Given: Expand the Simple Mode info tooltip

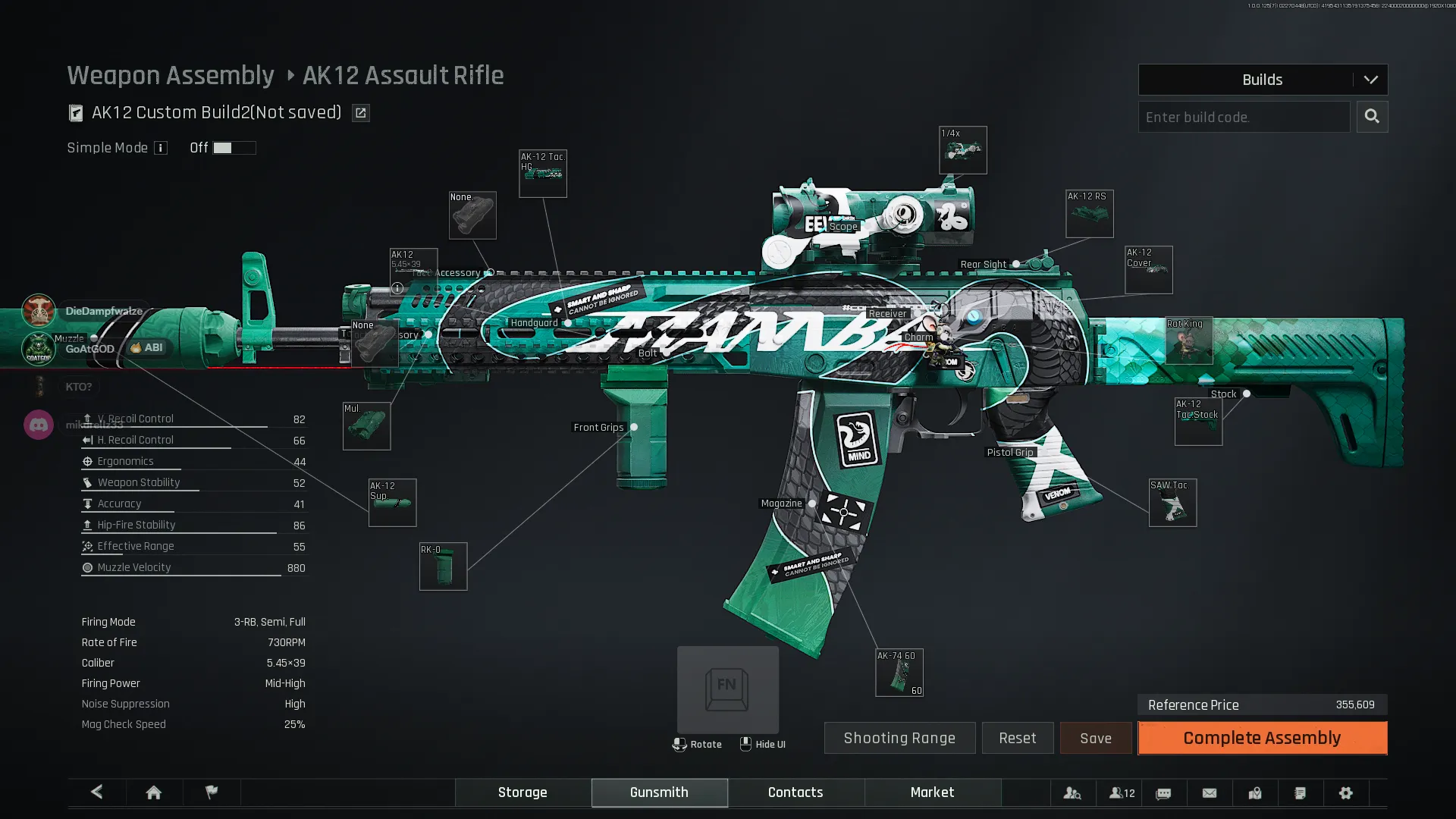Looking at the screenshot, I should [161, 148].
